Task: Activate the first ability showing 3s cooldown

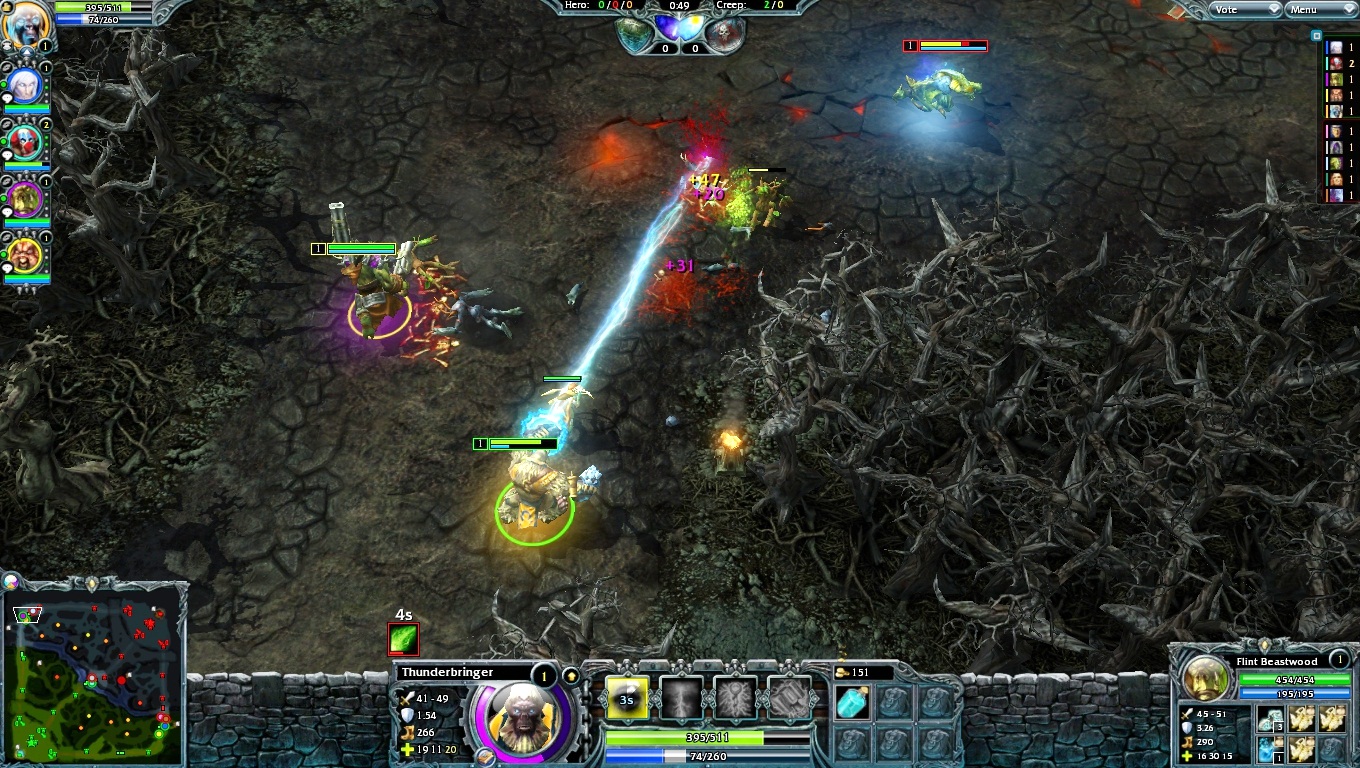Action: pos(627,699)
